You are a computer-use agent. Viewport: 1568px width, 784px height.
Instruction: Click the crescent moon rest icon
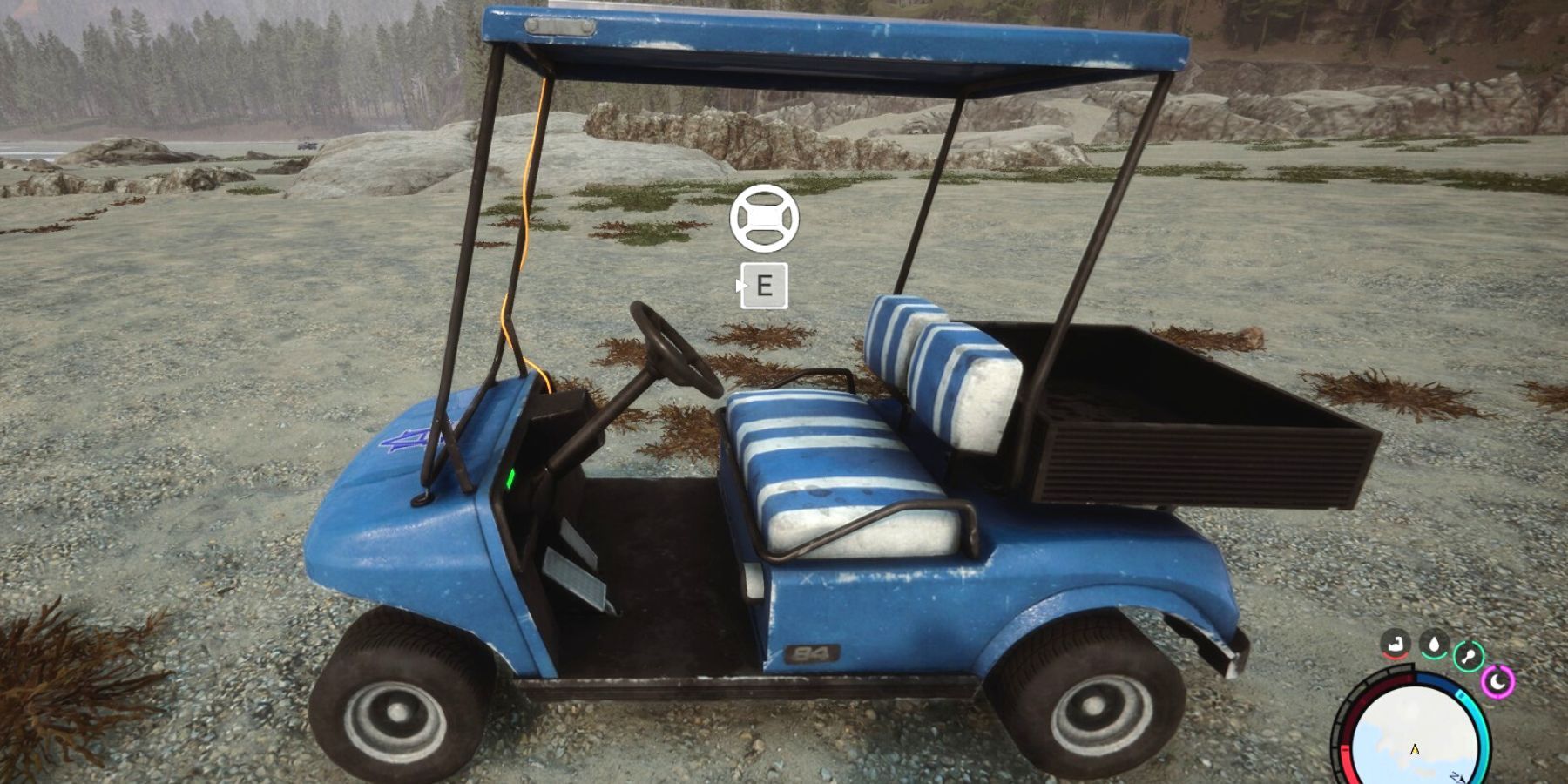coord(1498,682)
